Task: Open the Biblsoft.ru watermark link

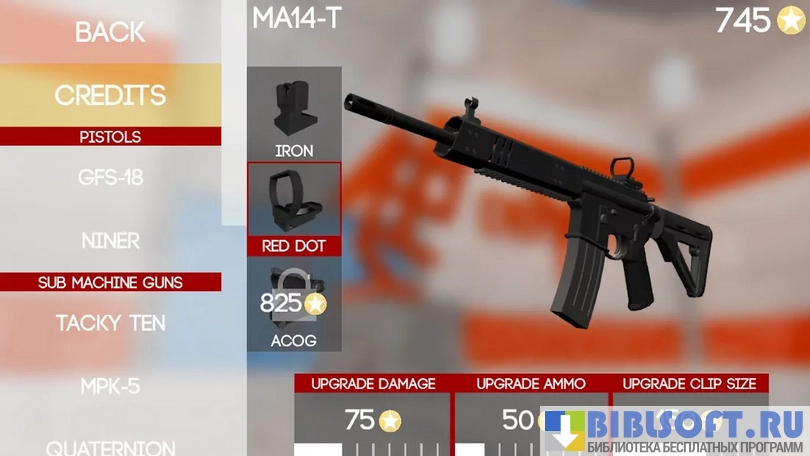Action: [676, 430]
